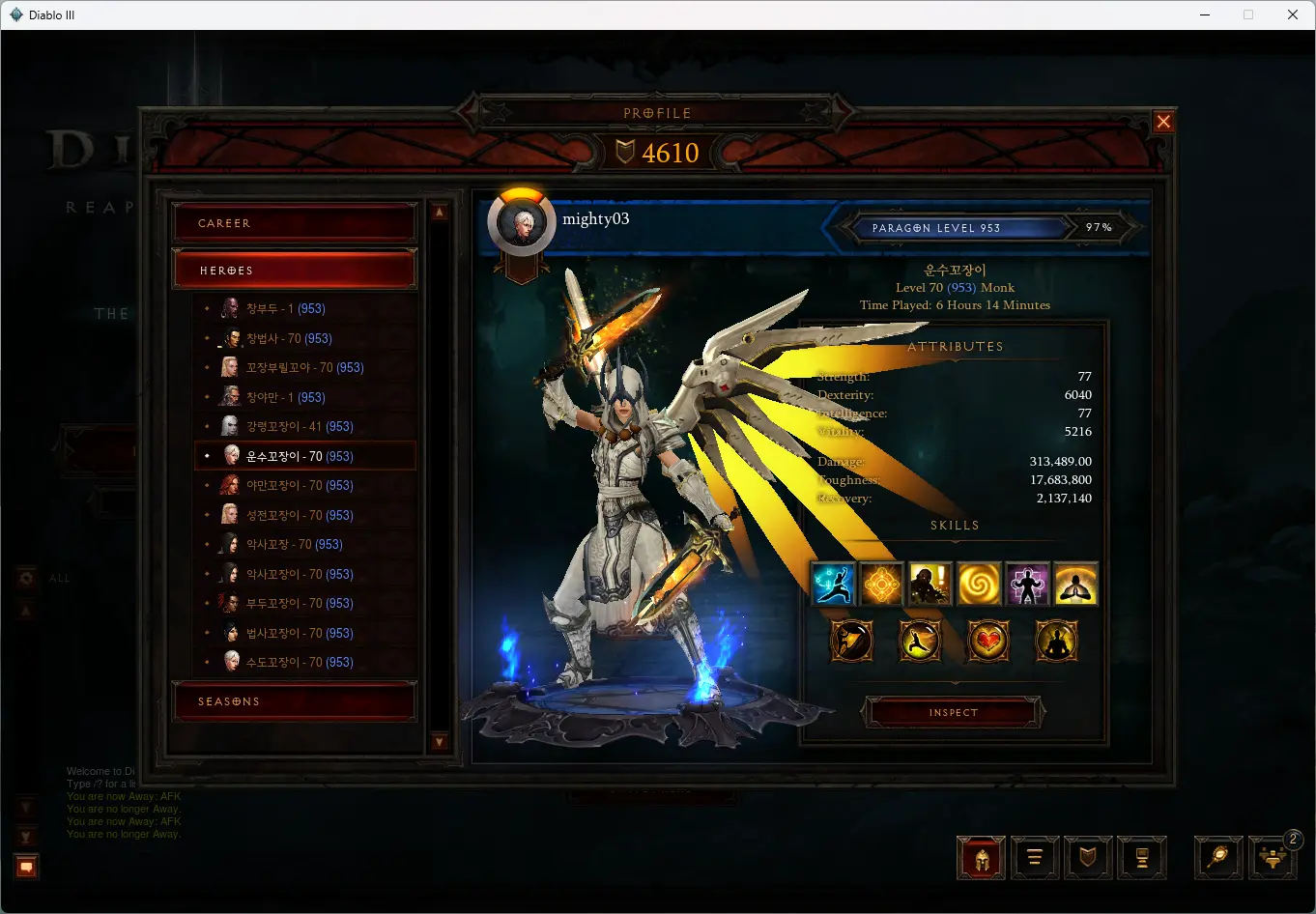This screenshot has width=1316, height=914.
Task: Switch to the CAREER tab
Action: (295, 222)
